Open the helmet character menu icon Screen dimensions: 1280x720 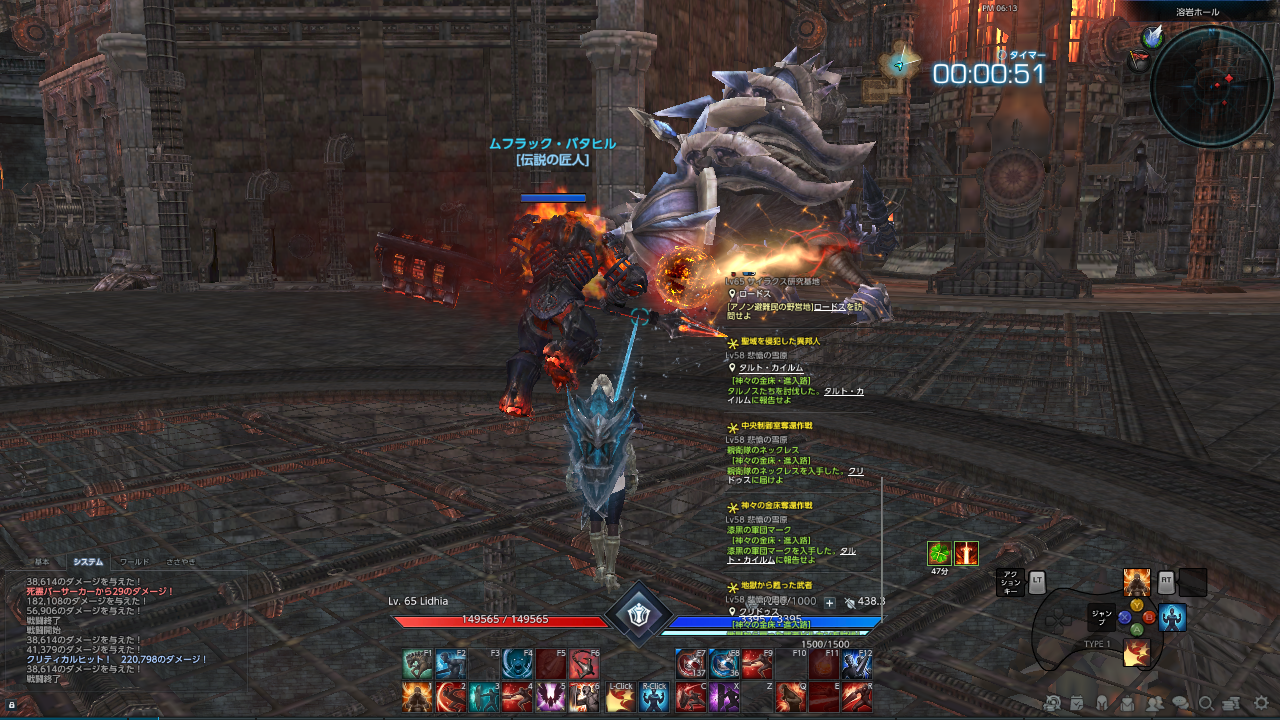[1103, 703]
